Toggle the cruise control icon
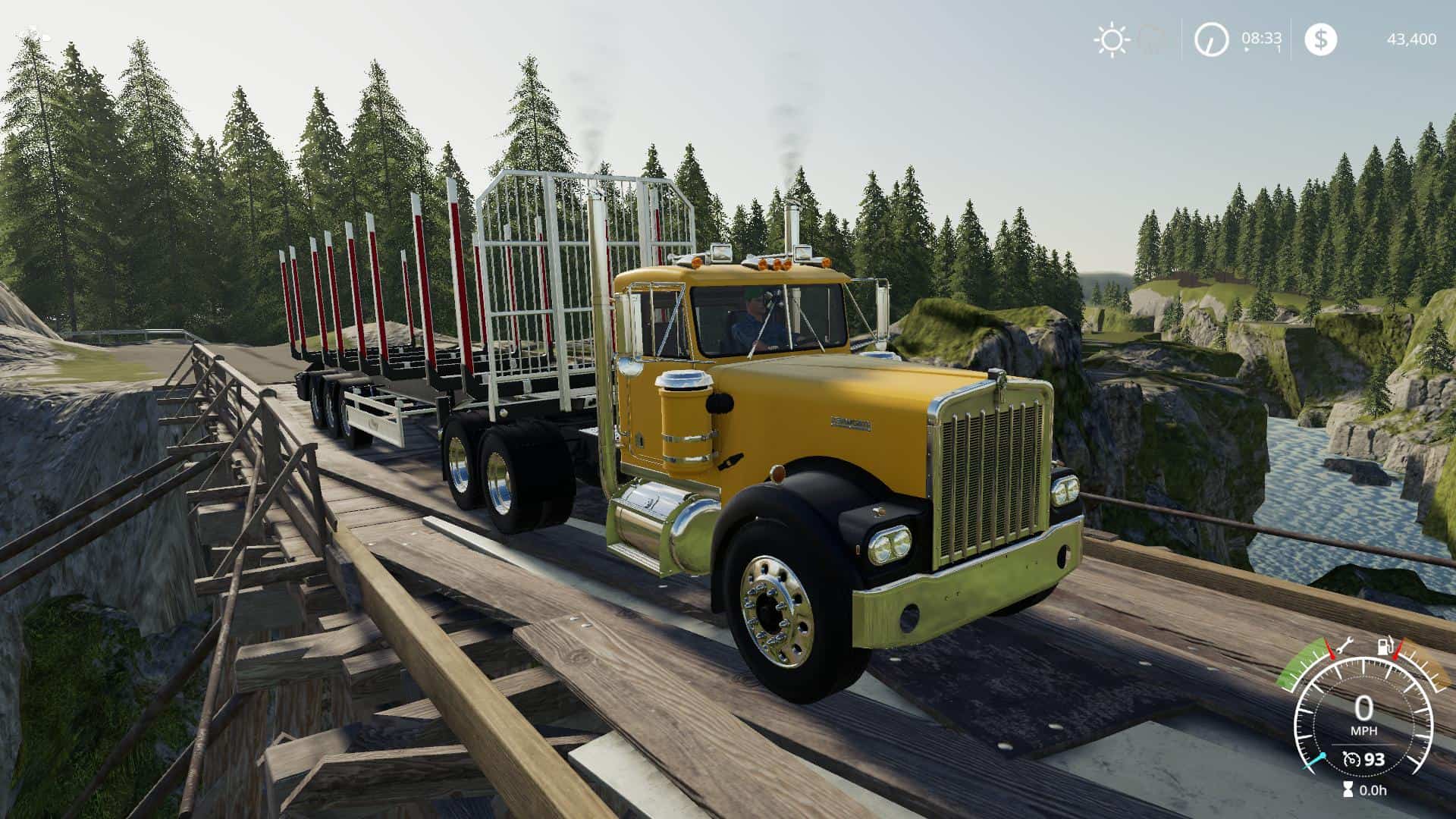The height and width of the screenshot is (819, 1456). (x=1349, y=759)
